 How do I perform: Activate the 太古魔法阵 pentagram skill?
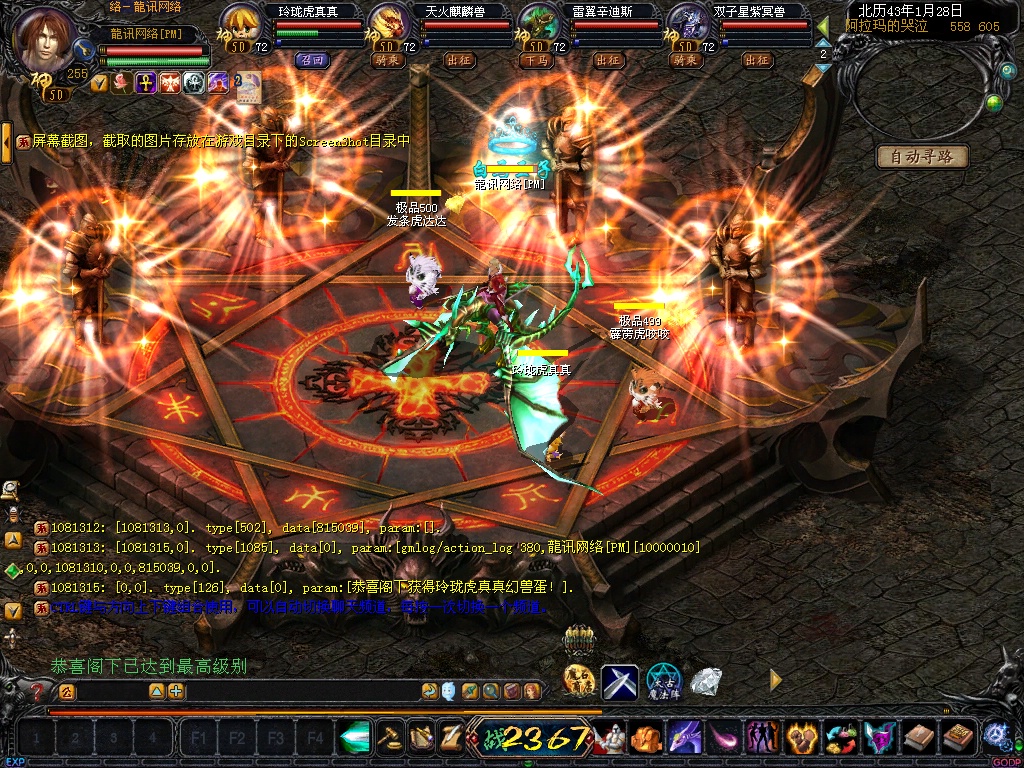coord(662,681)
